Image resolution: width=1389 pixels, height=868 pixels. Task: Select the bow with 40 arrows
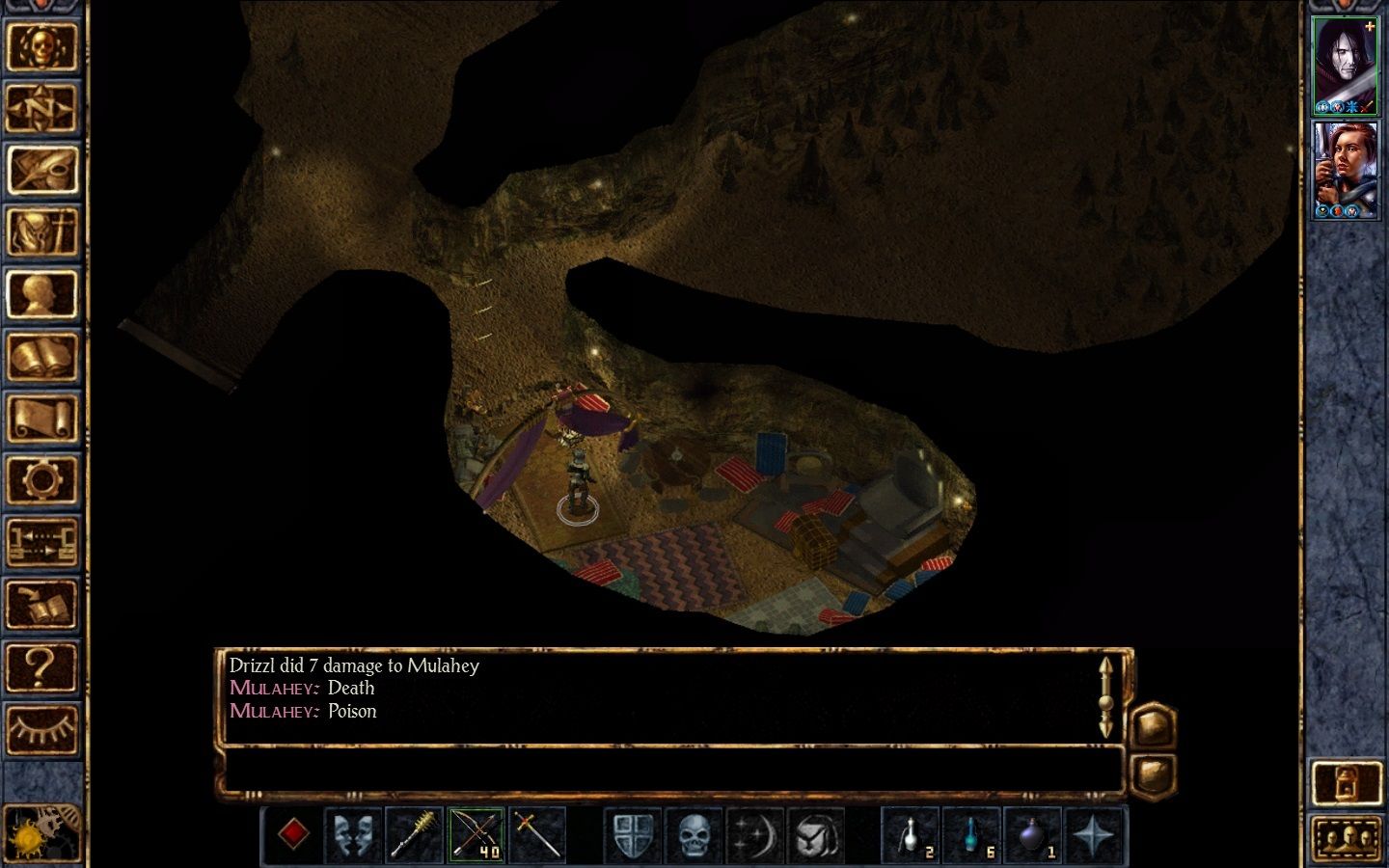coord(476,834)
